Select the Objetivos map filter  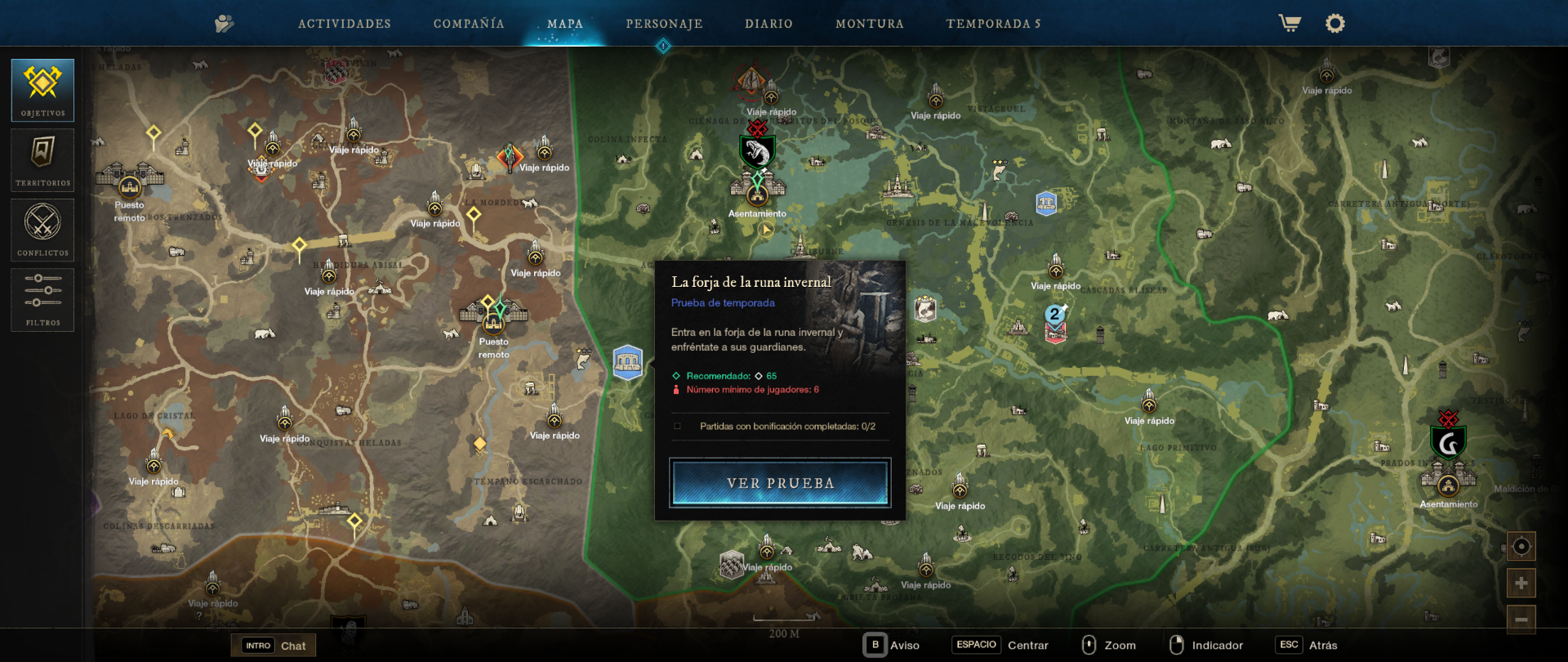[x=42, y=90]
